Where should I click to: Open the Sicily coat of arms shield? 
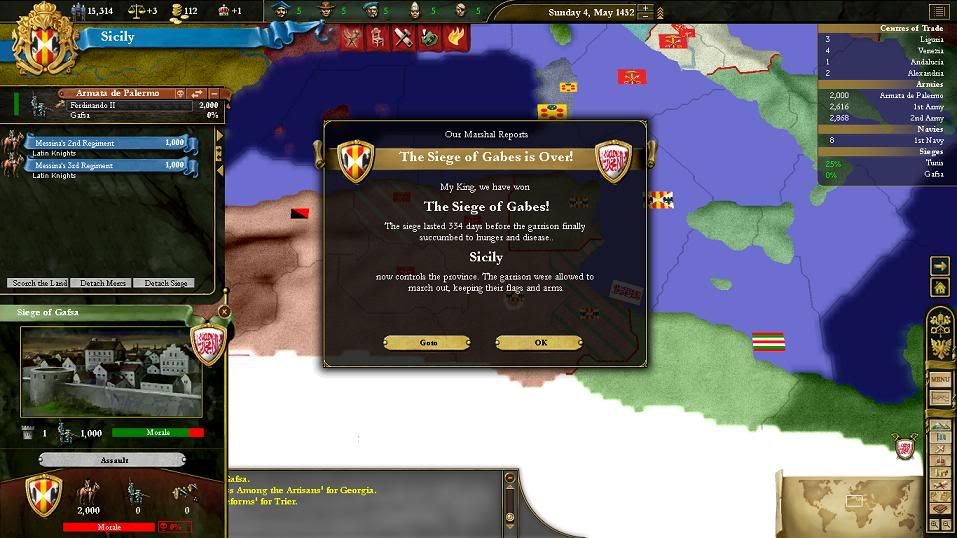pos(41,41)
